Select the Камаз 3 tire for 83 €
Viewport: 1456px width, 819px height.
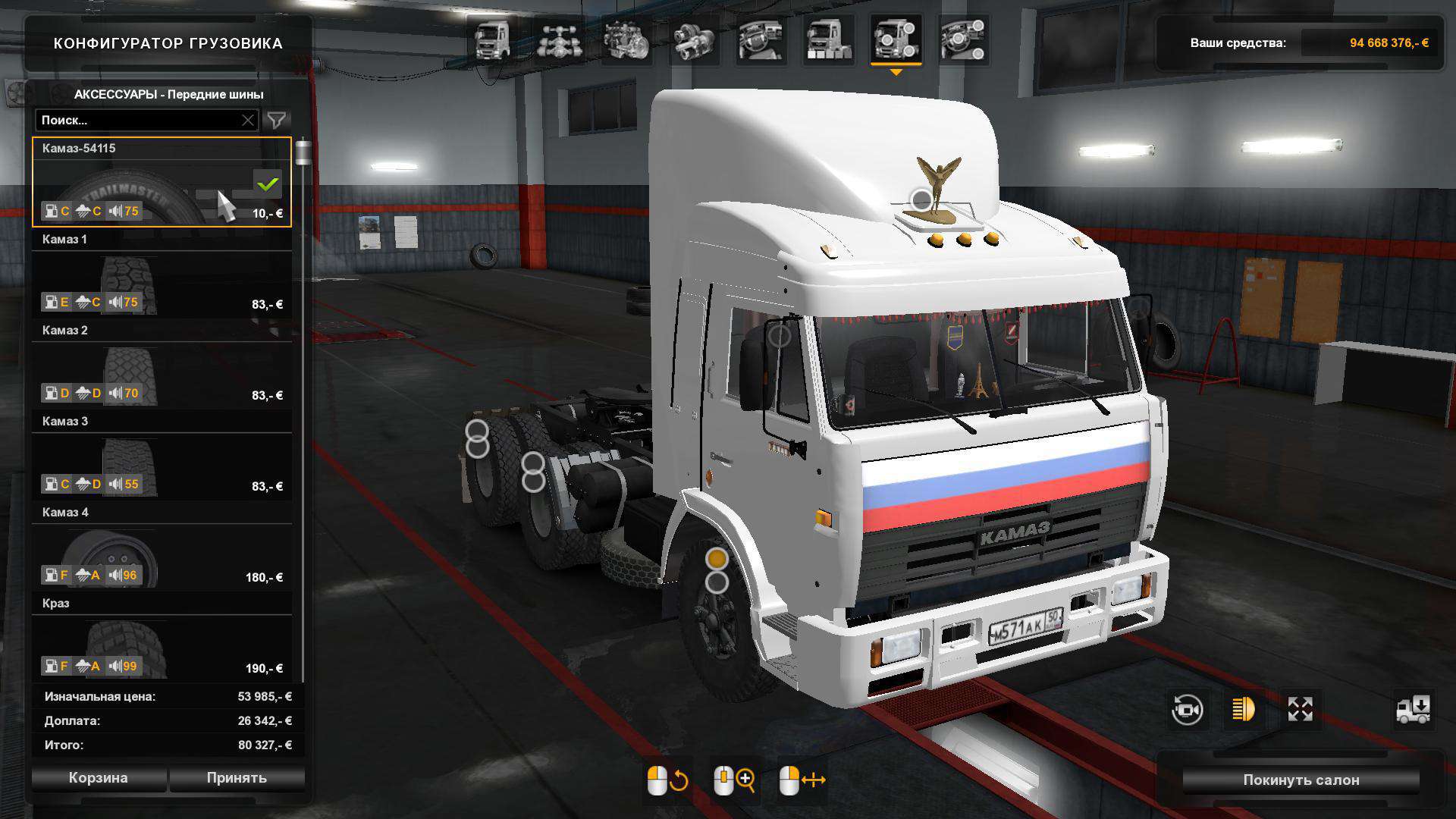[x=162, y=457]
